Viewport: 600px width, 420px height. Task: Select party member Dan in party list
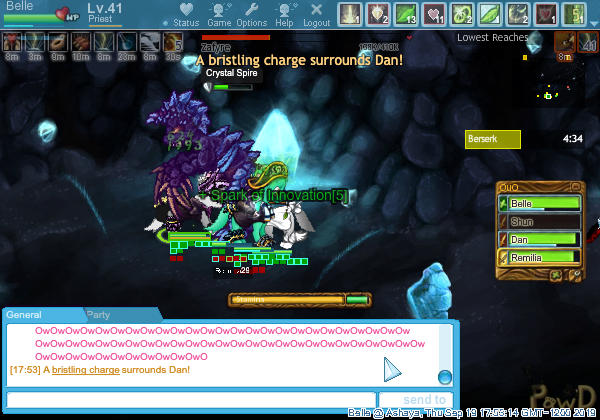pyautogui.click(x=540, y=239)
